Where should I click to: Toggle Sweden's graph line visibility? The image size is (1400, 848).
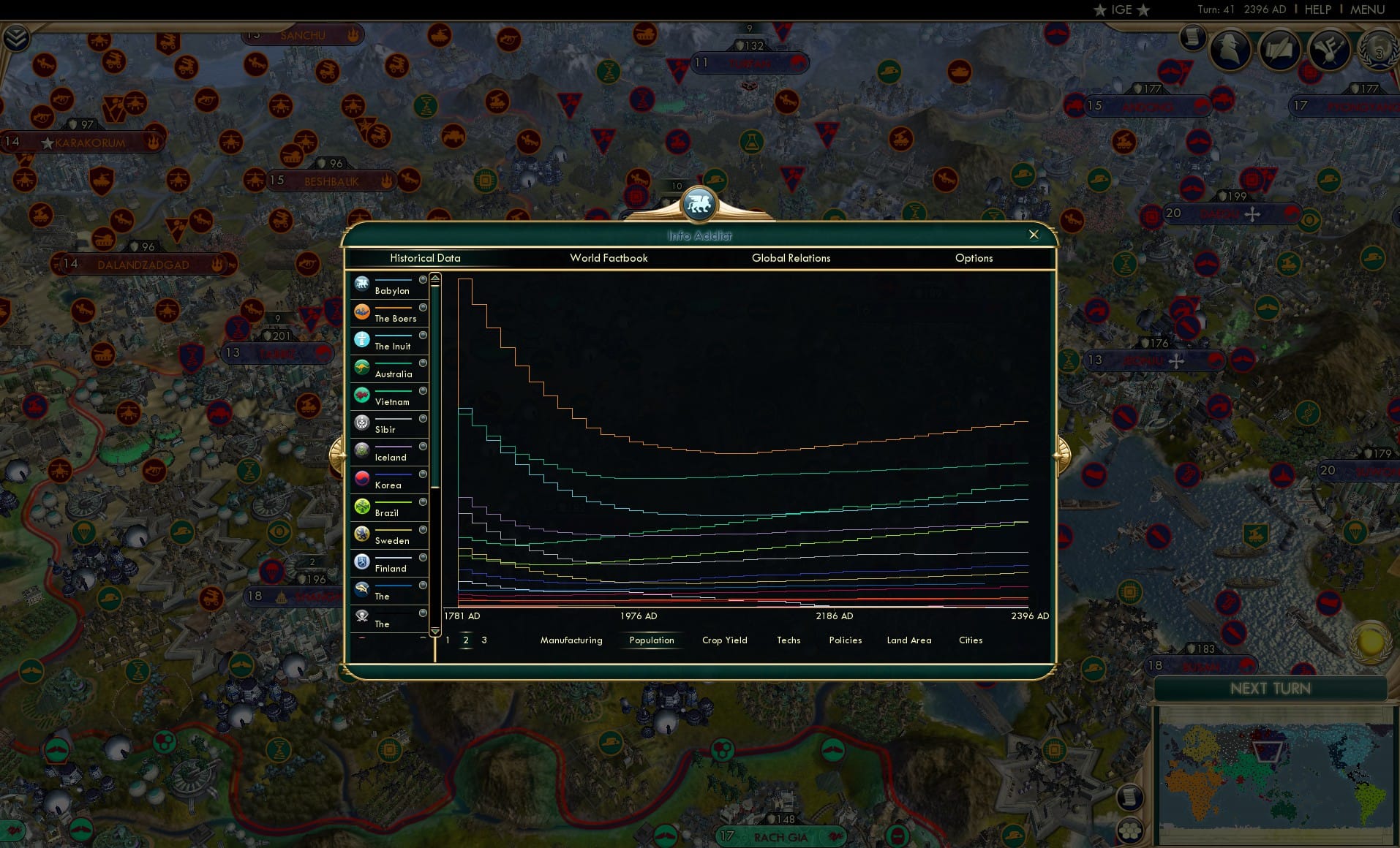(422, 530)
